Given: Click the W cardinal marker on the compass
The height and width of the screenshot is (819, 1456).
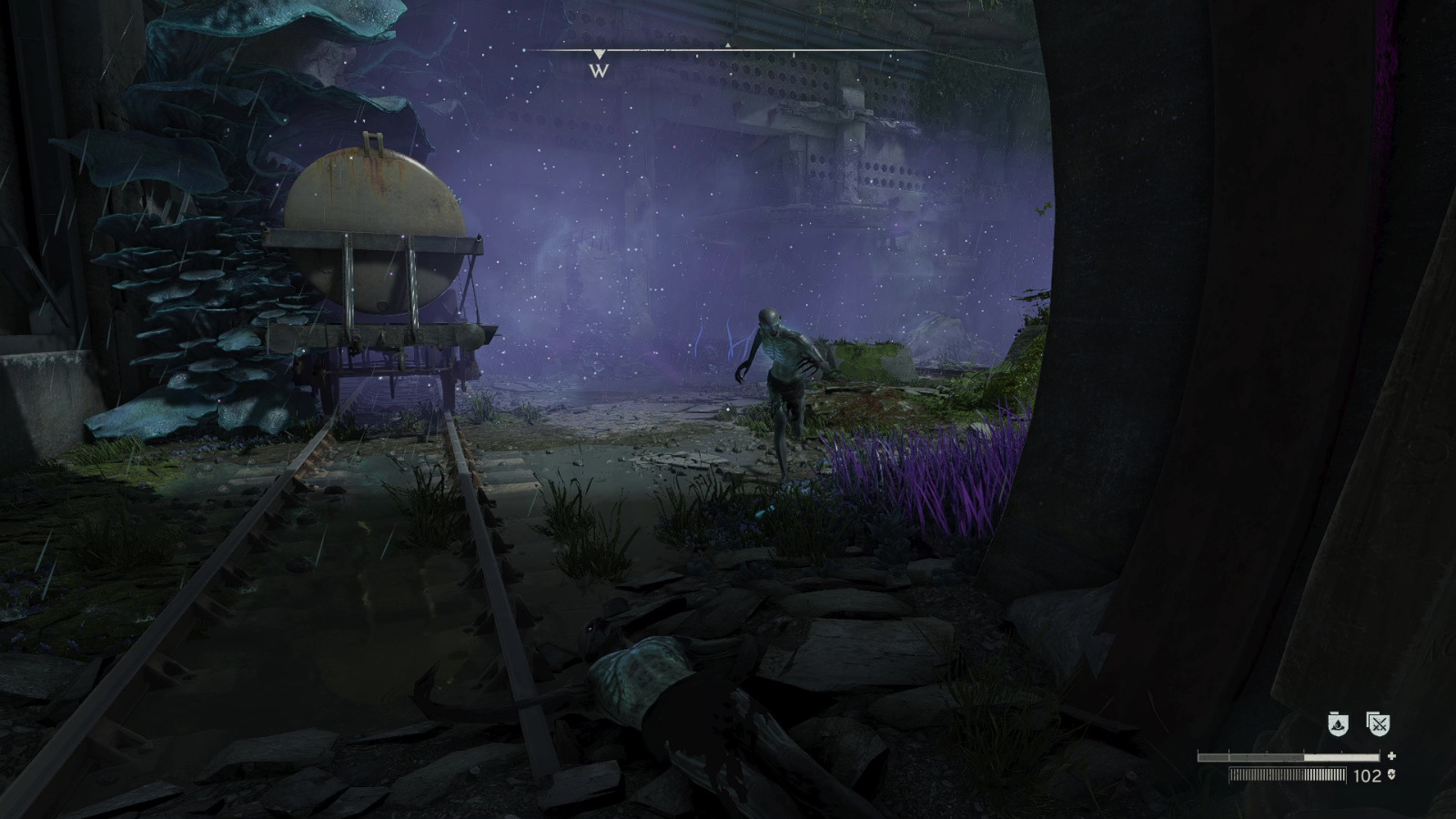Looking at the screenshot, I should point(600,70).
